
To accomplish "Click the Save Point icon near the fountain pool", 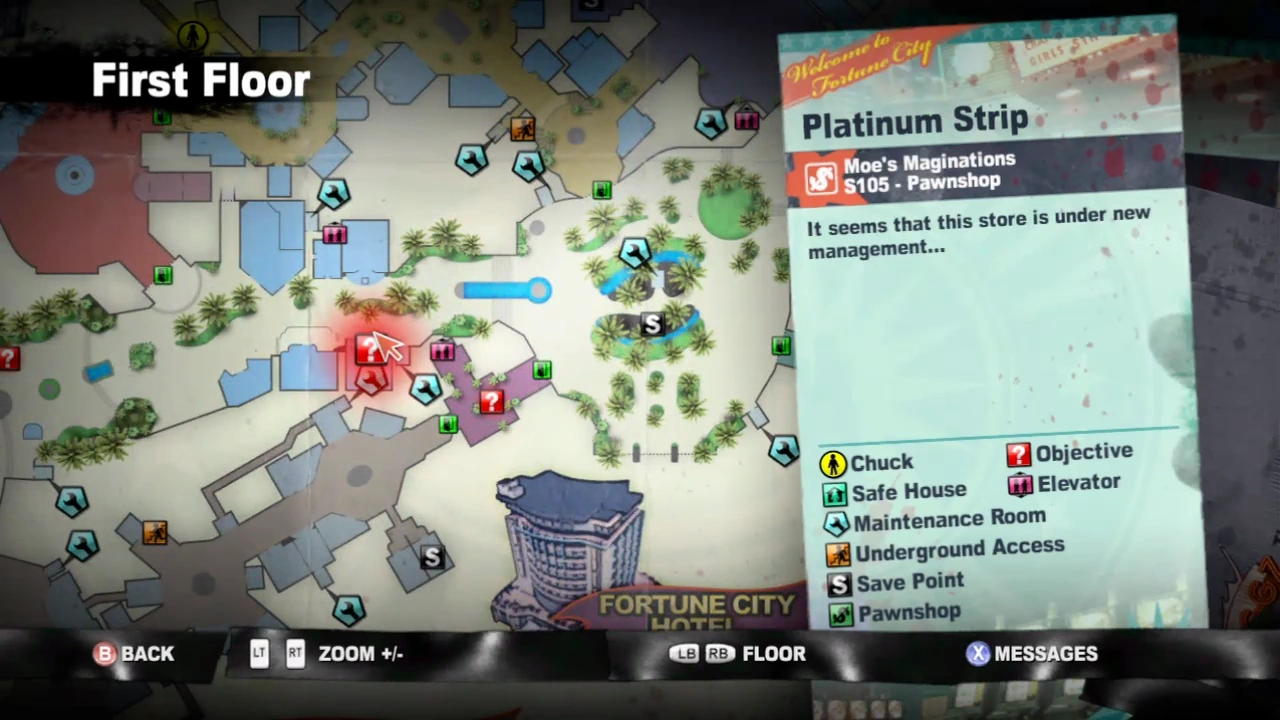I will coord(650,324).
